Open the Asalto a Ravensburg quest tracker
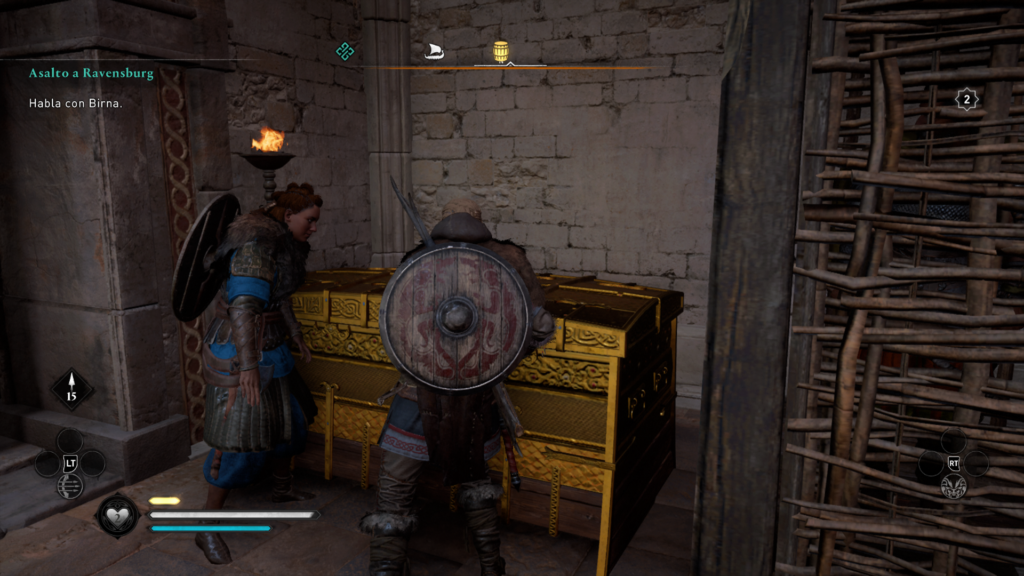Screen dimensions: 1024x576 click(x=90, y=74)
